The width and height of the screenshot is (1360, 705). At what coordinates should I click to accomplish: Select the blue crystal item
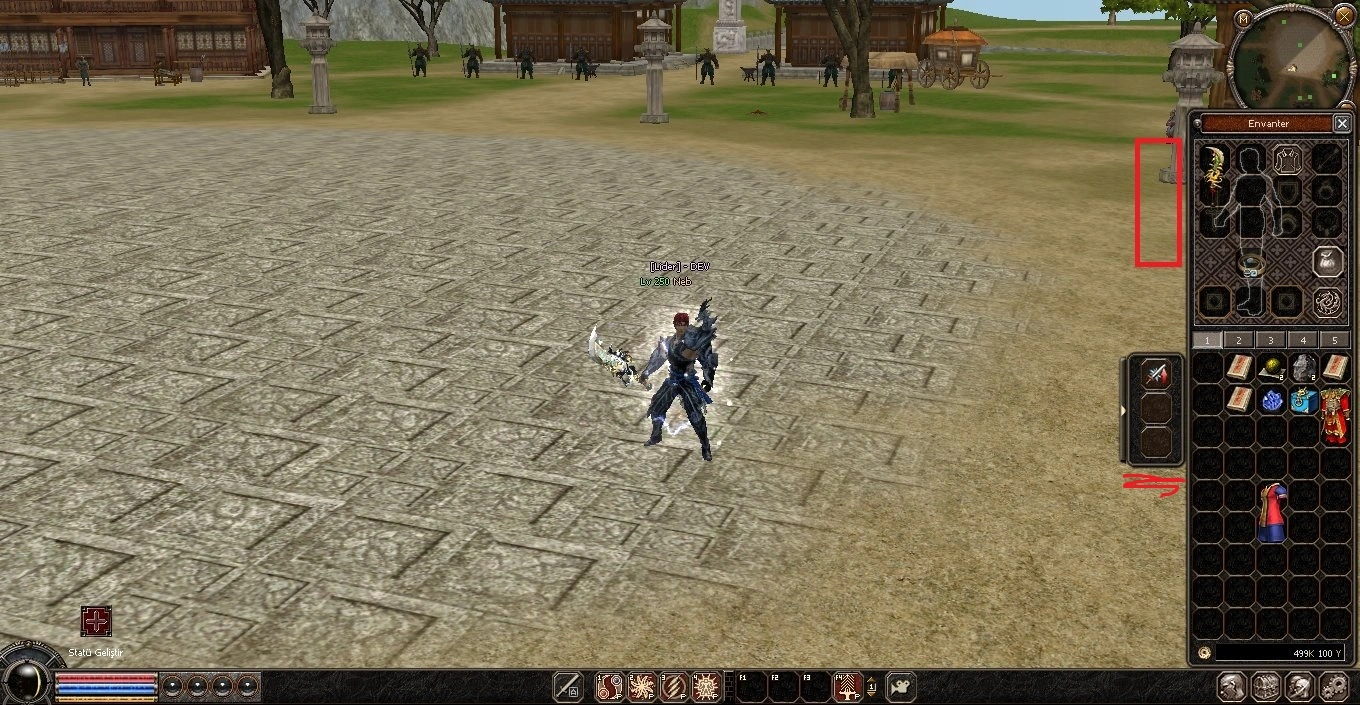tap(1271, 401)
